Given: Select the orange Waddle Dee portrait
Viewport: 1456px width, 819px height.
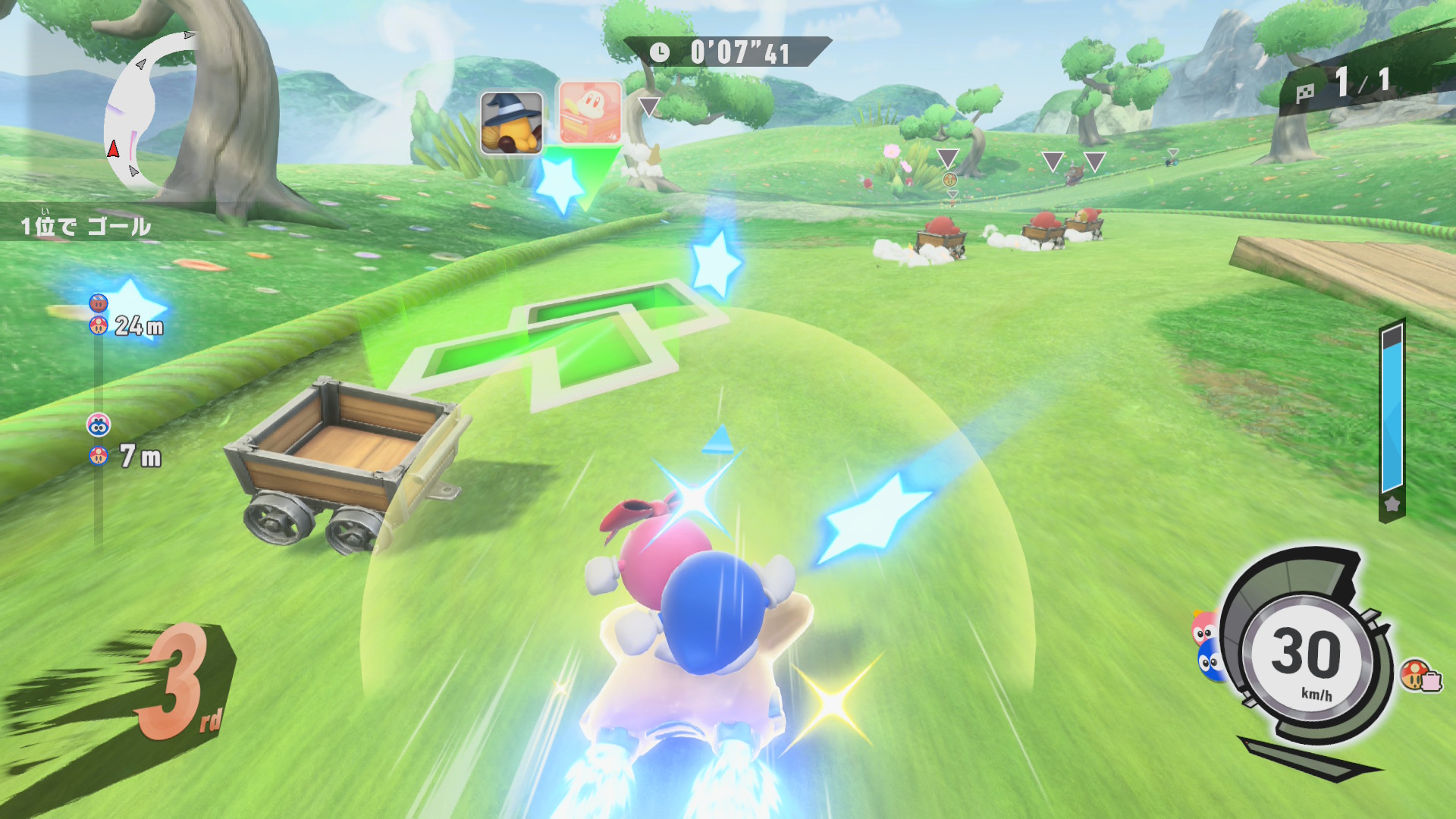Looking at the screenshot, I should (x=590, y=113).
